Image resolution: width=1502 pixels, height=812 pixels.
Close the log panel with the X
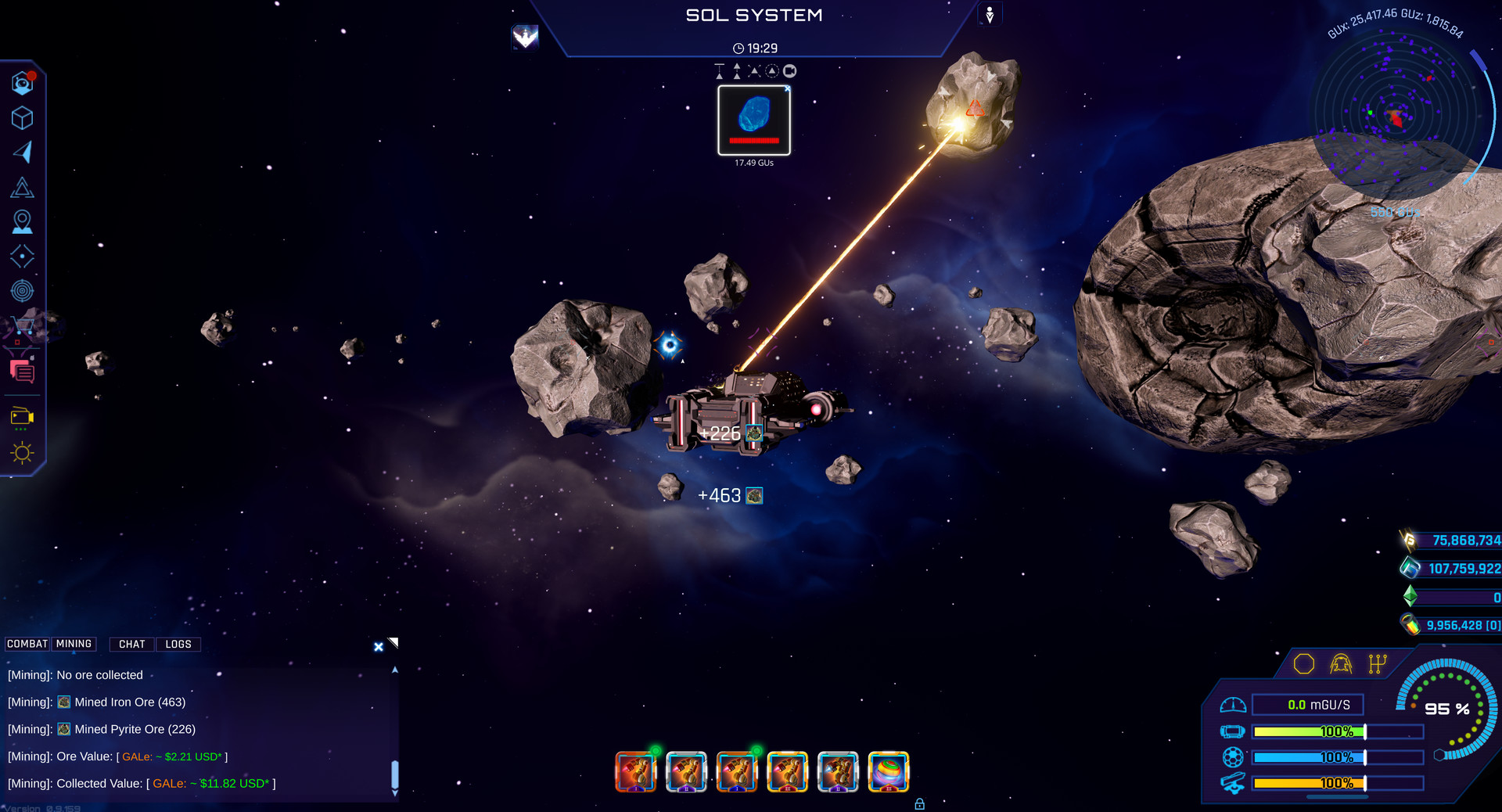click(379, 647)
